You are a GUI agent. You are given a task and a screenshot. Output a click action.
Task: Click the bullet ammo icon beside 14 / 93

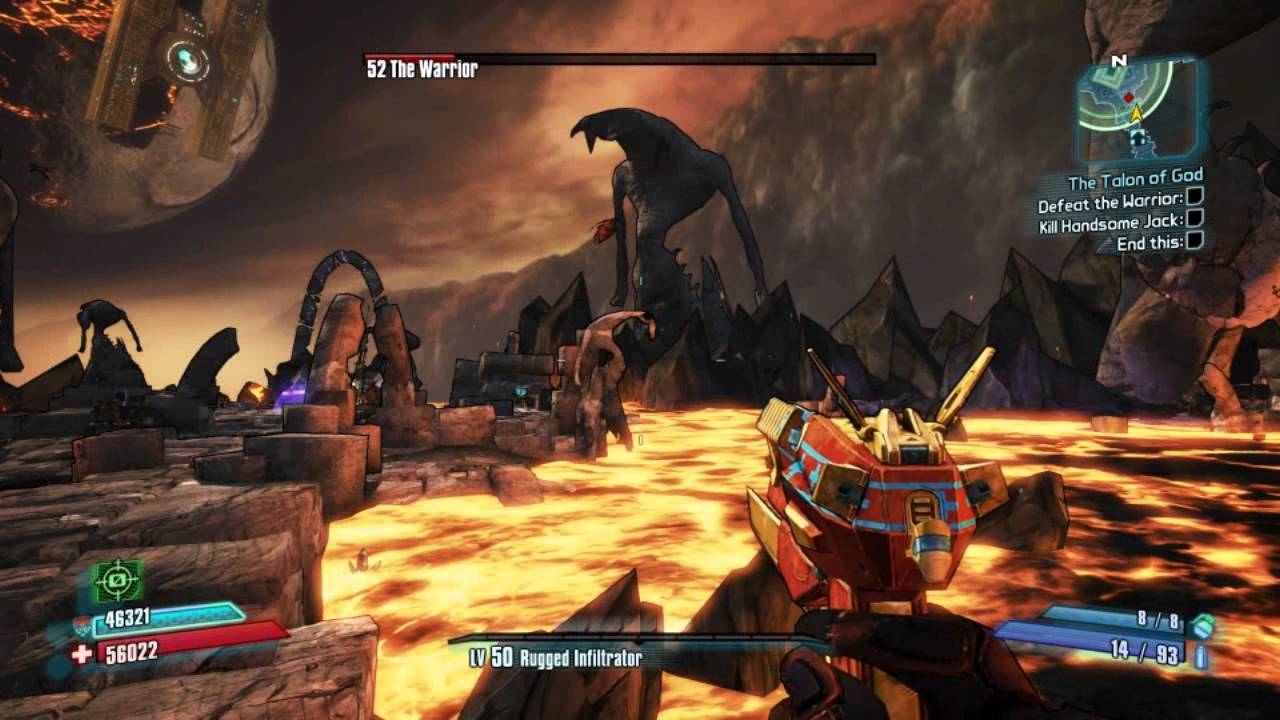coord(1200,656)
